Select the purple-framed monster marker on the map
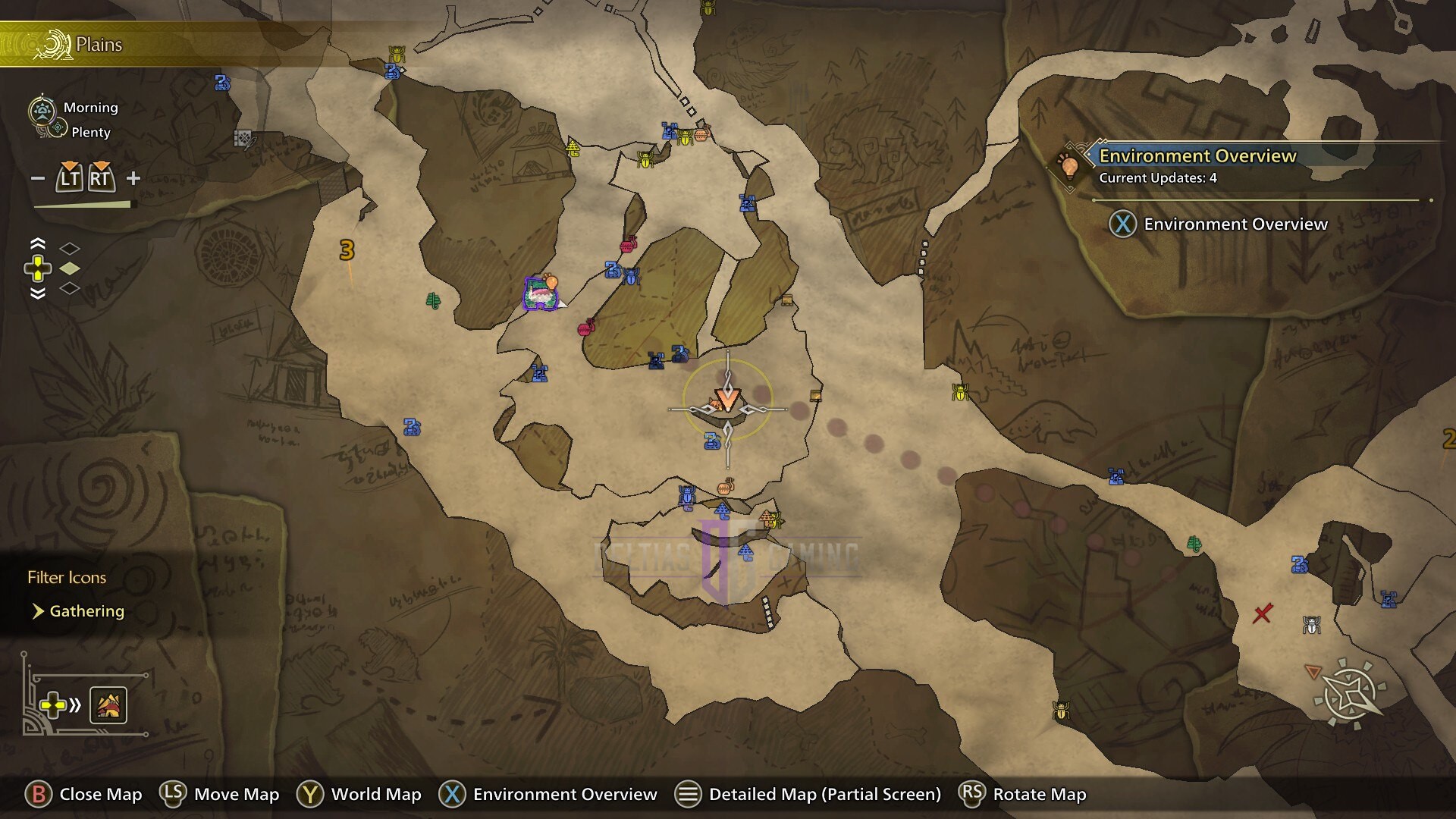Screen dimensions: 1456x819 541,293
